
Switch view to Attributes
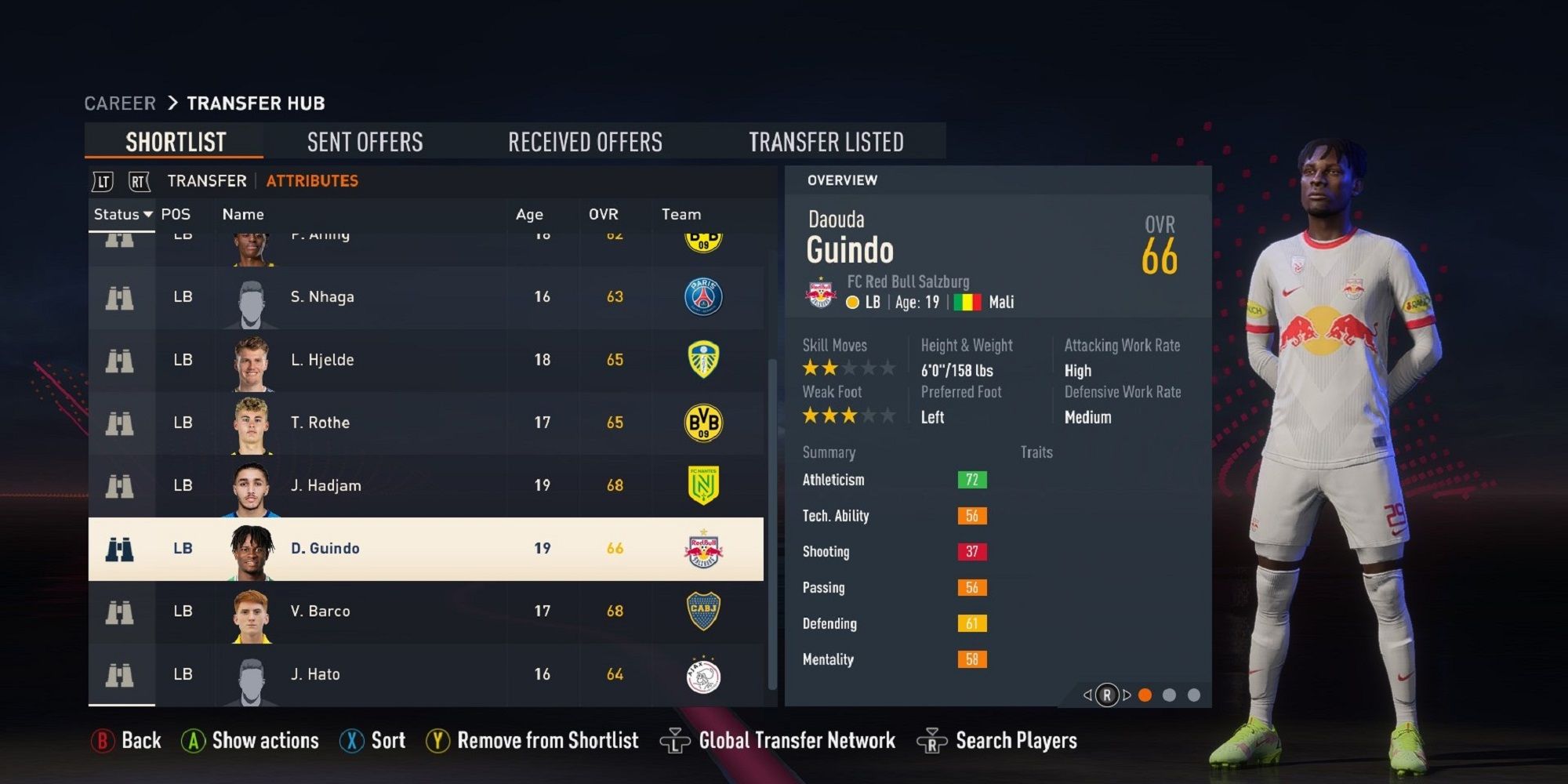coord(312,180)
